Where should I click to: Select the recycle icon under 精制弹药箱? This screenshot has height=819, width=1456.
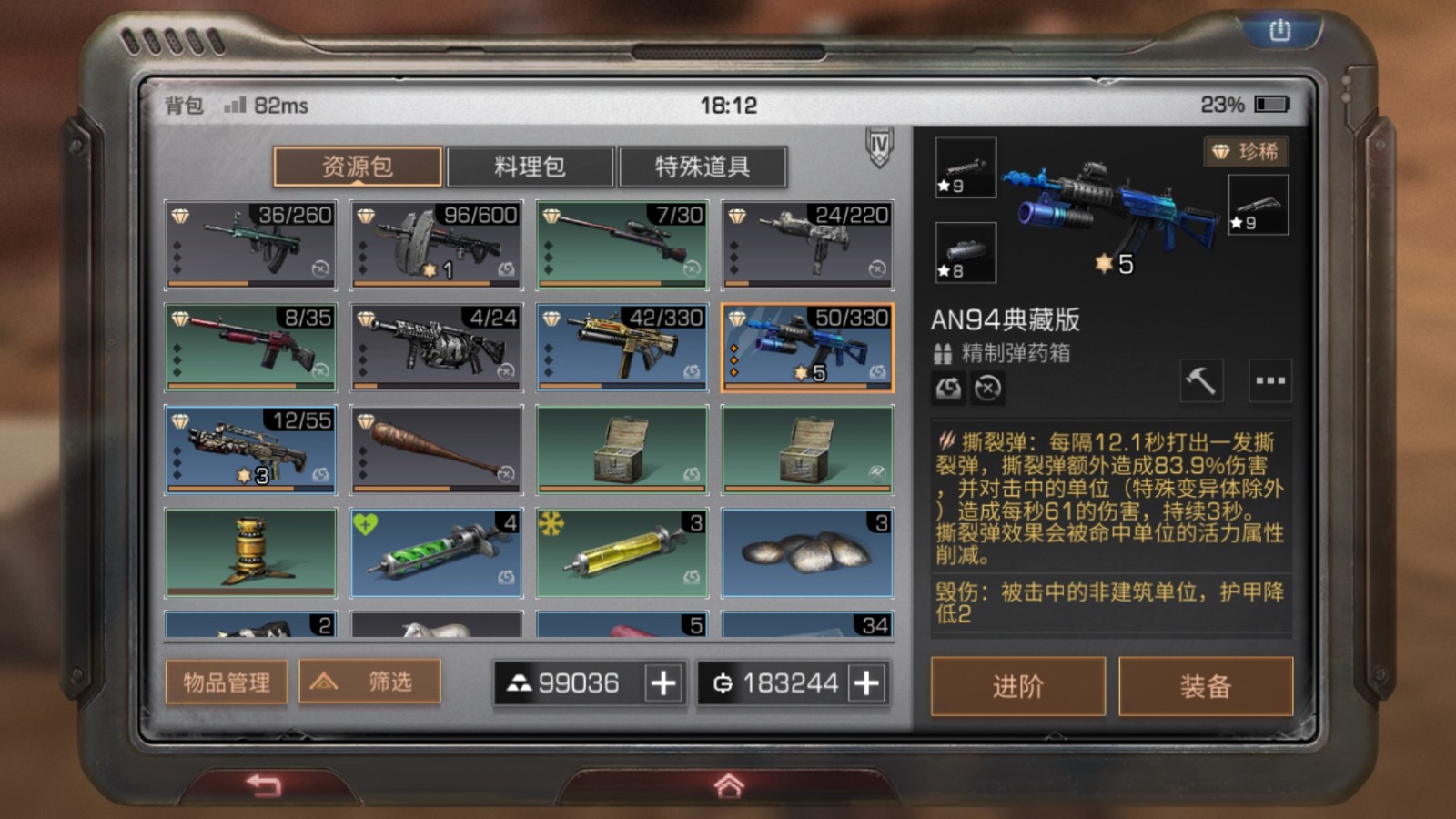coord(947,388)
